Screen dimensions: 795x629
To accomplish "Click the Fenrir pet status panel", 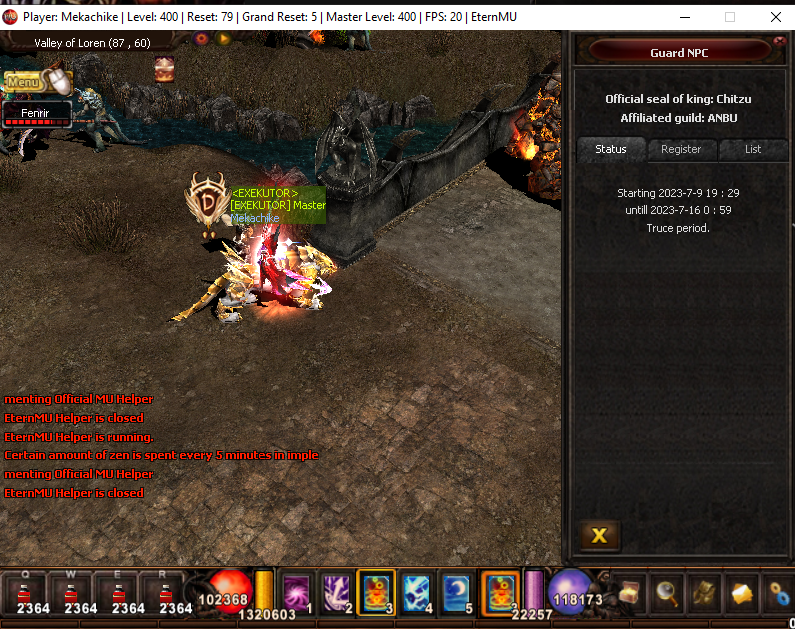I will tap(37, 115).
